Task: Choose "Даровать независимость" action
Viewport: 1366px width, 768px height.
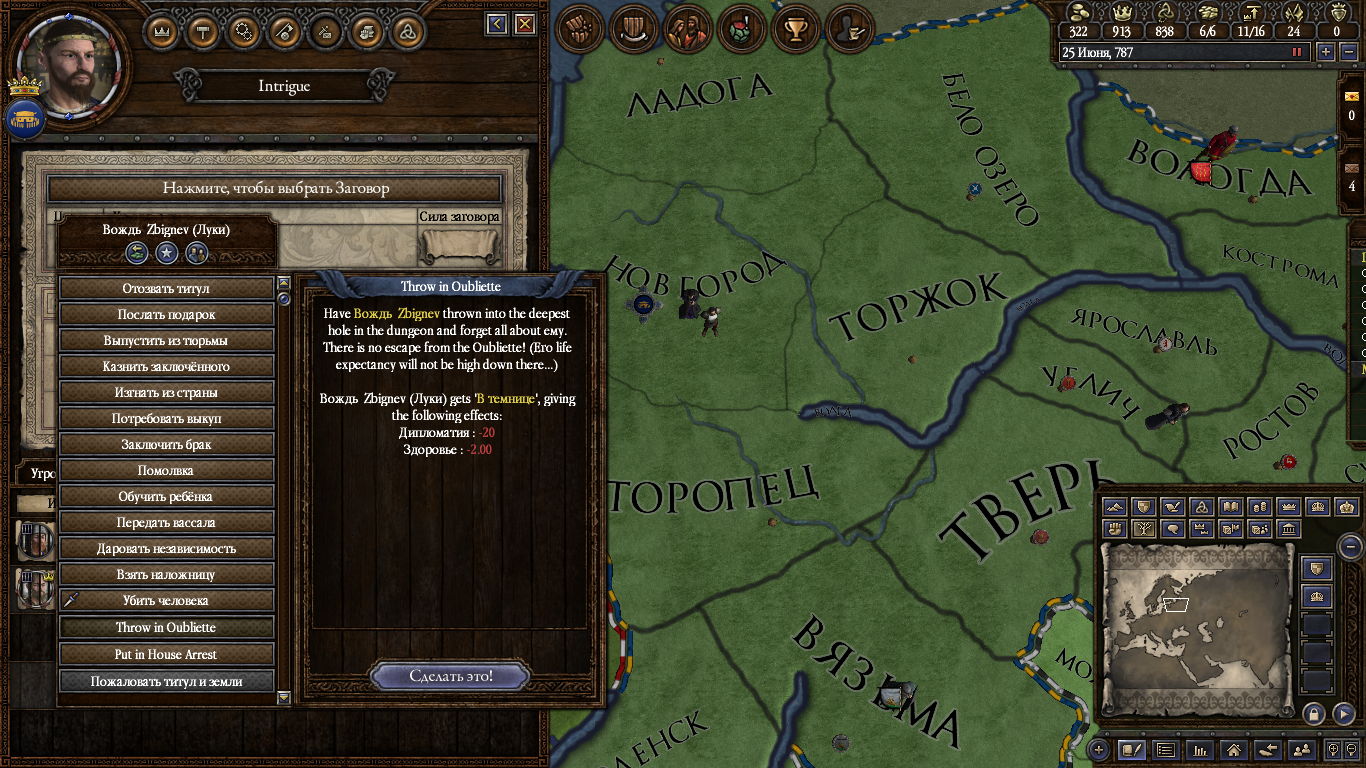Action: coord(166,548)
